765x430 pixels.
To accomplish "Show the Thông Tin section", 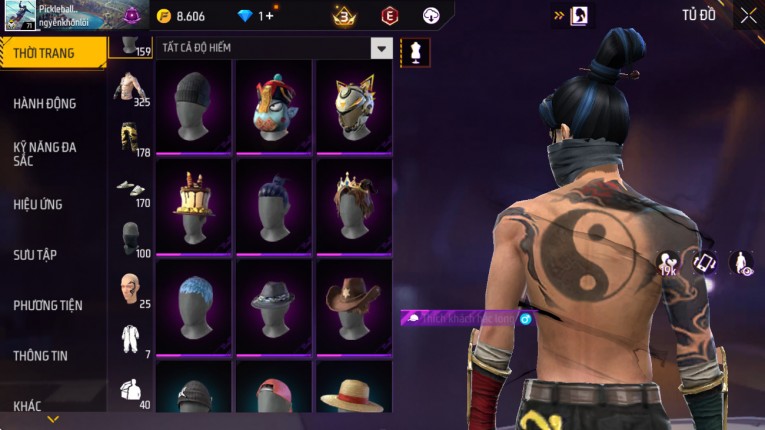I will [42, 355].
